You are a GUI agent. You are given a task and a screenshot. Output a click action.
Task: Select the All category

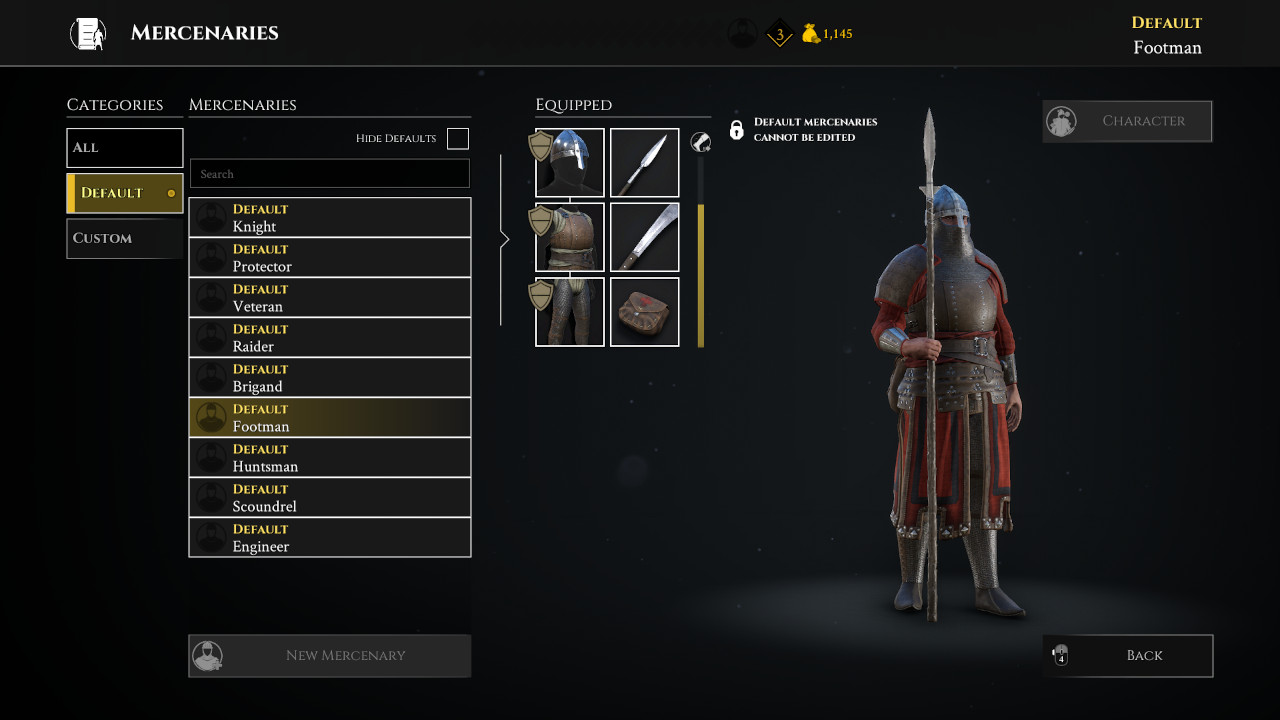[125, 148]
